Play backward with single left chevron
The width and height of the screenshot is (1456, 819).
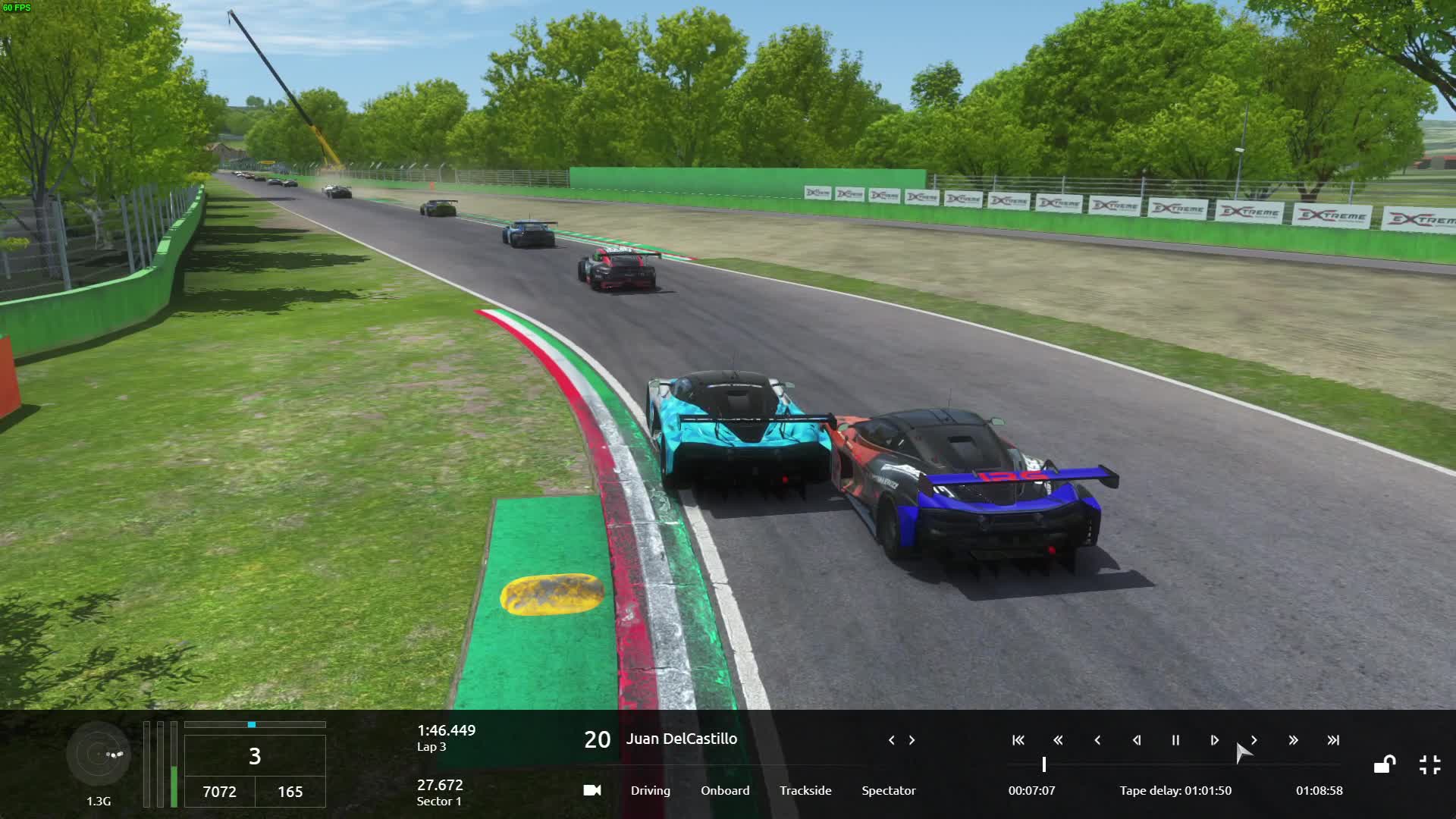(1097, 740)
